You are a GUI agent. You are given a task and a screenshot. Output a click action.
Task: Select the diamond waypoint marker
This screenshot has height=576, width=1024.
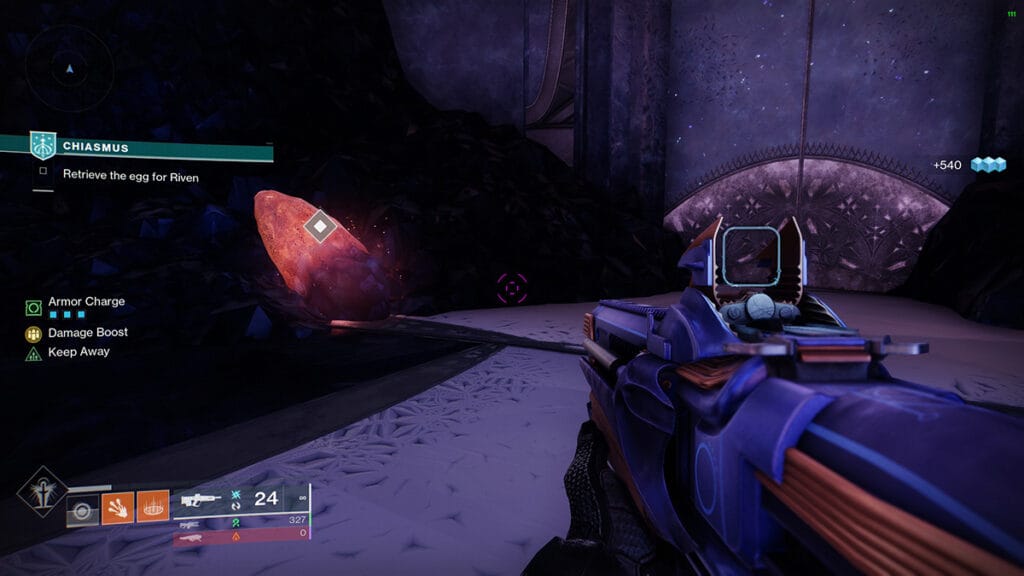tap(318, 226)
